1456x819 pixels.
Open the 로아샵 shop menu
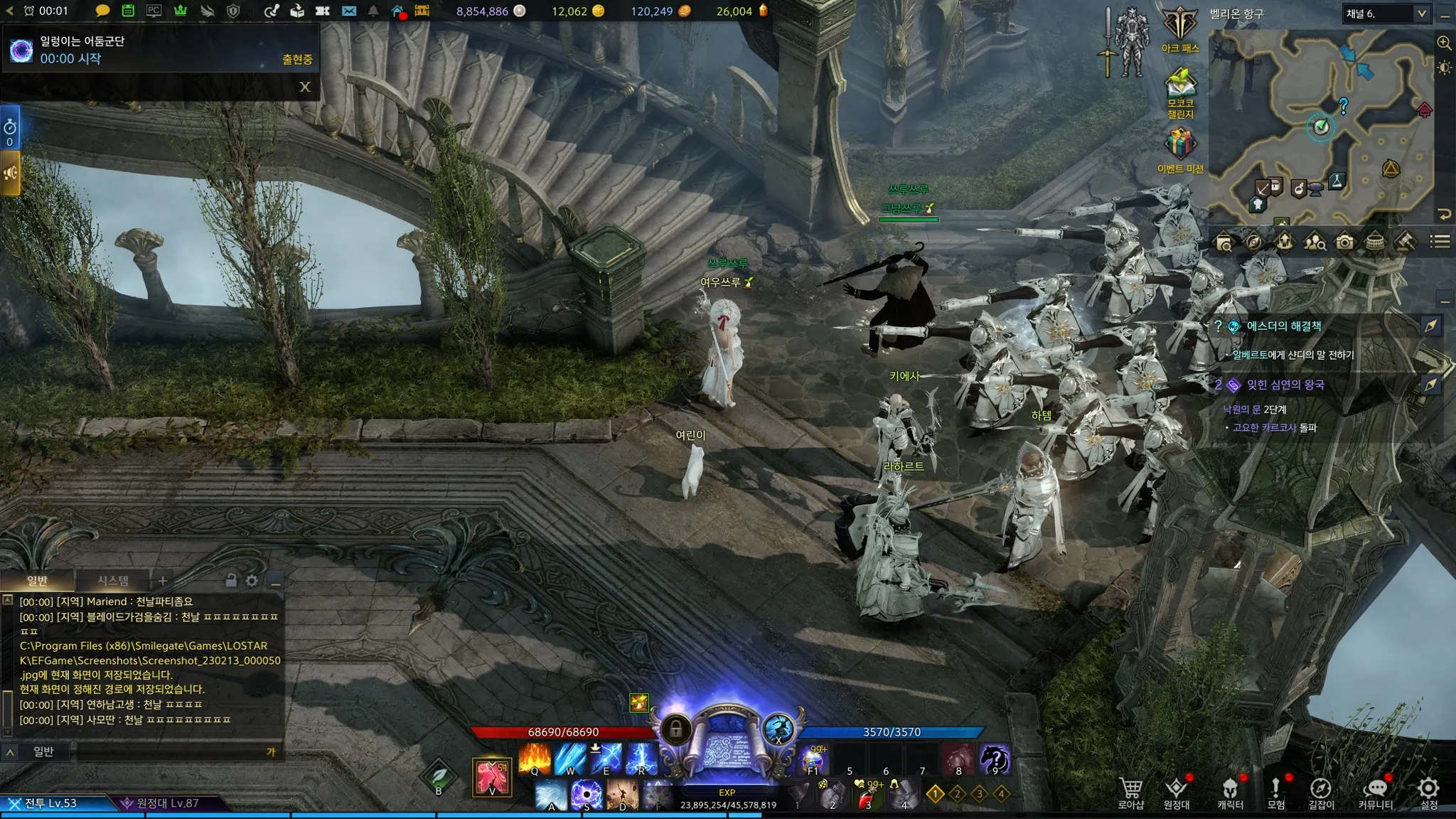point(1130,792)
